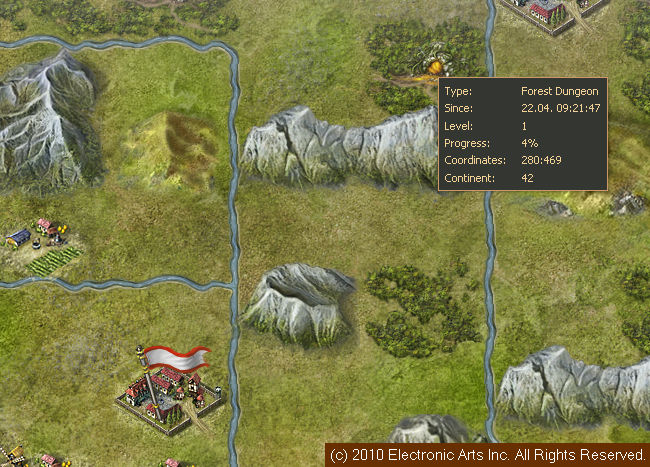The width and height of the screenshot is (650, 467).
Task: Select the Forest Dungeon on the map
Action: coord(428,61)
